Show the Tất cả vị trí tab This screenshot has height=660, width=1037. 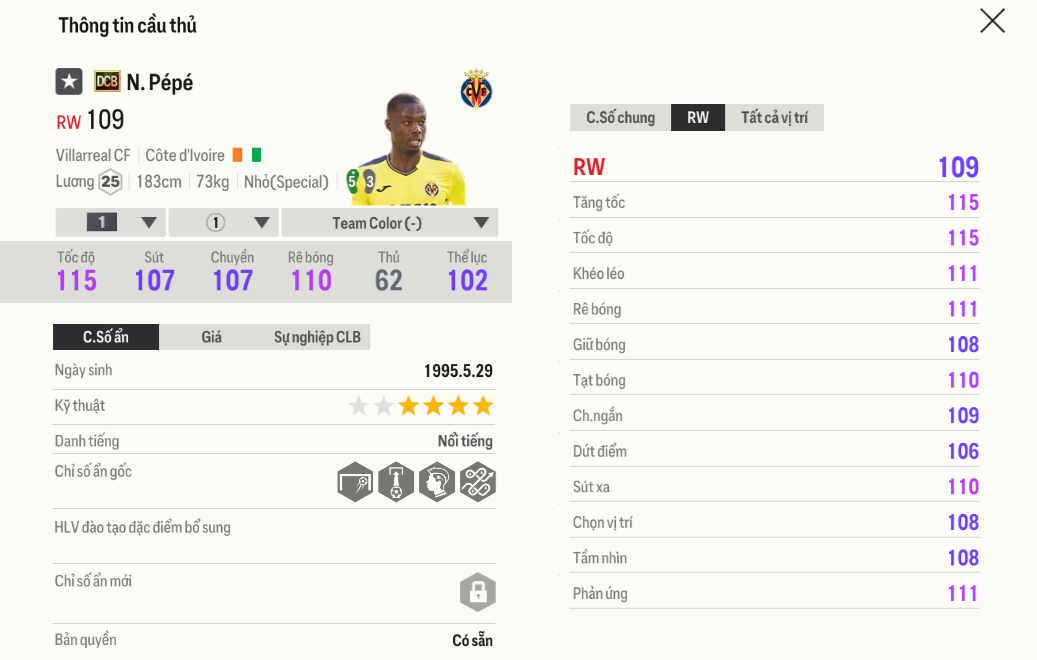tap(774, 118)
